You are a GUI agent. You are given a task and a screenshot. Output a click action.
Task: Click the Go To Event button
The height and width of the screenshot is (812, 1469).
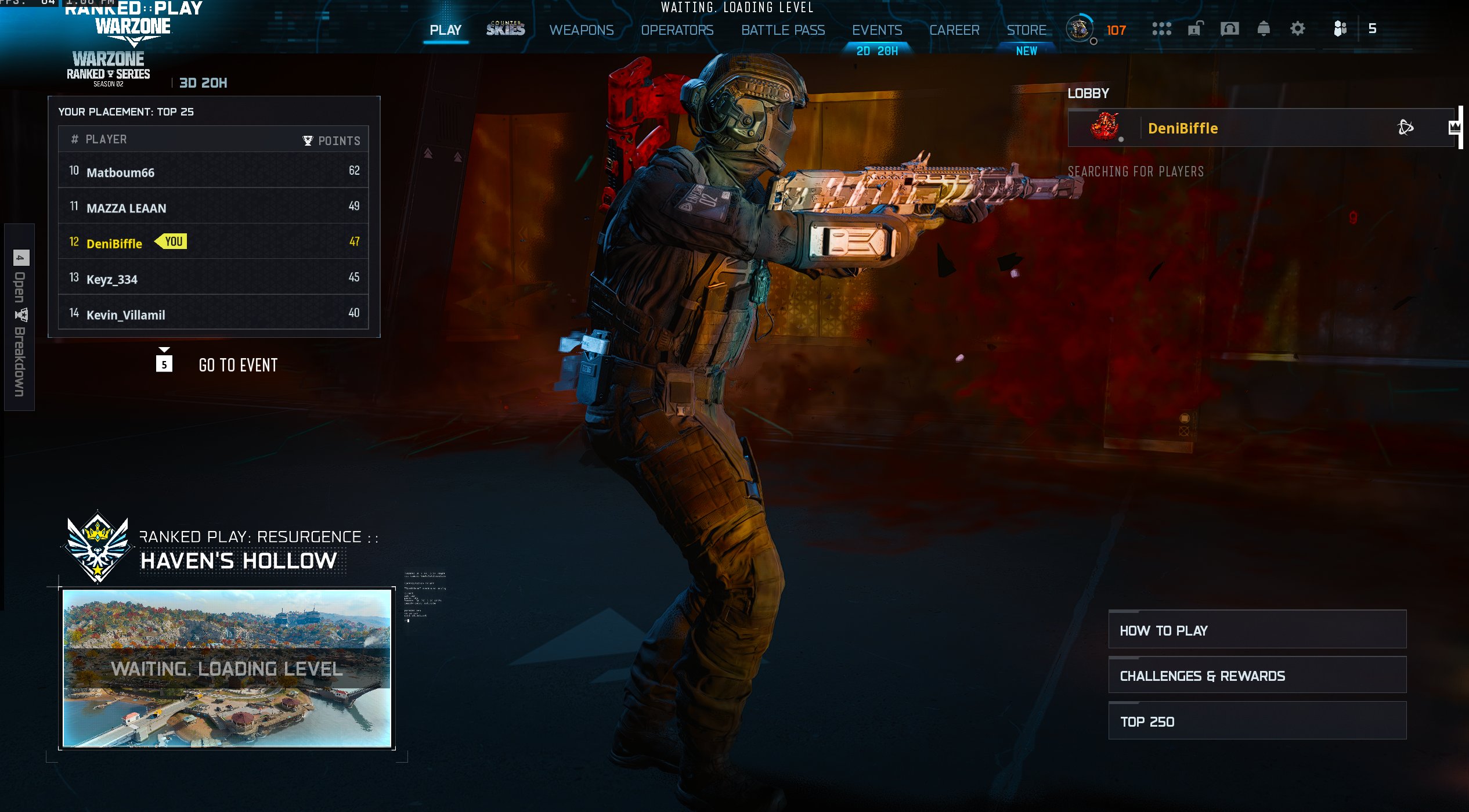(237, 365)
